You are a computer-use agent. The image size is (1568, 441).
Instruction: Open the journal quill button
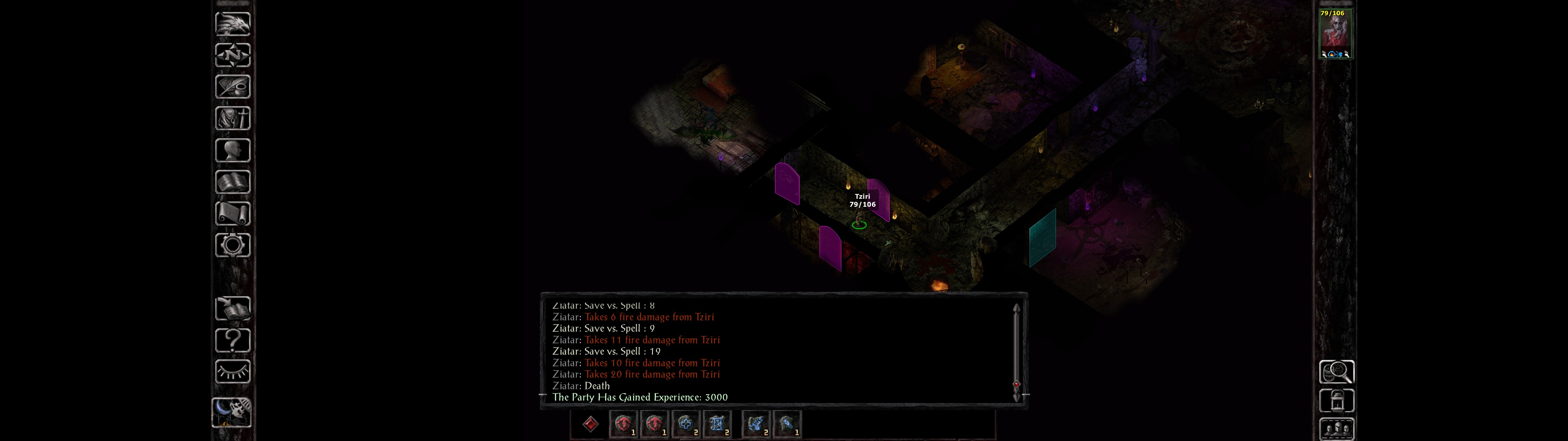tap(232, 86)
